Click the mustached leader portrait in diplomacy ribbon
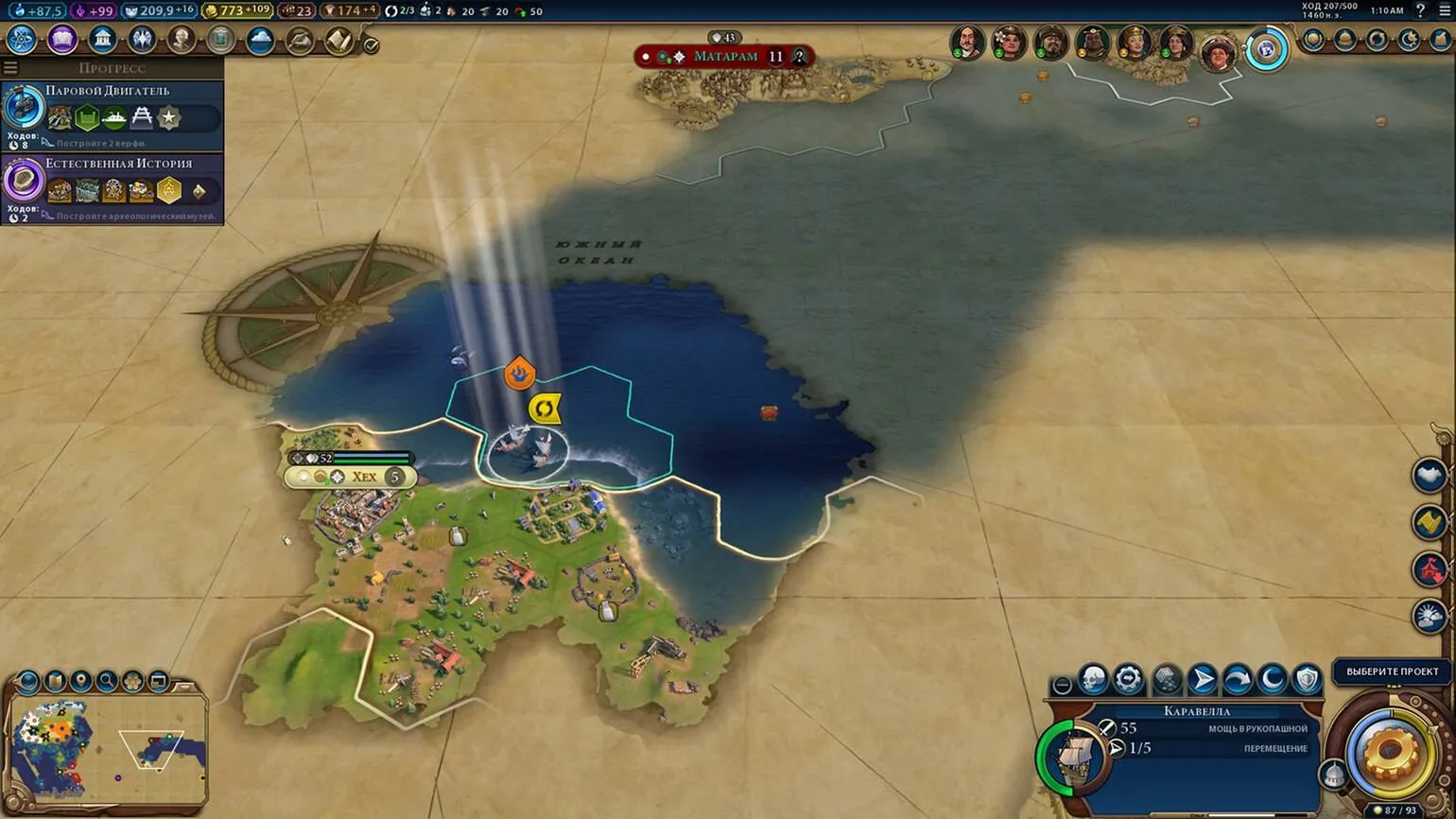 967,42
